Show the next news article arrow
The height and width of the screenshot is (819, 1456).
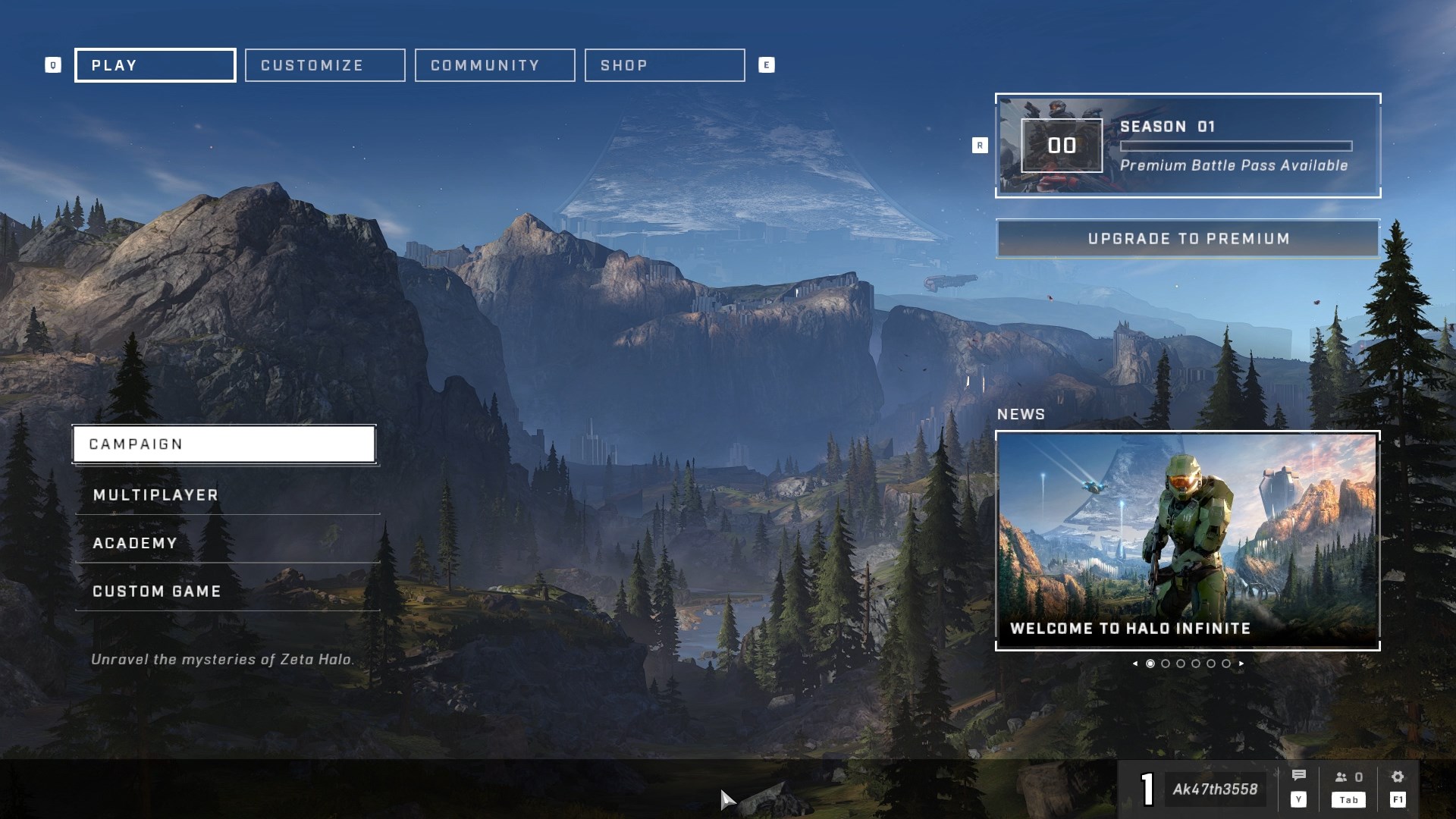[x=1241, y=664]
